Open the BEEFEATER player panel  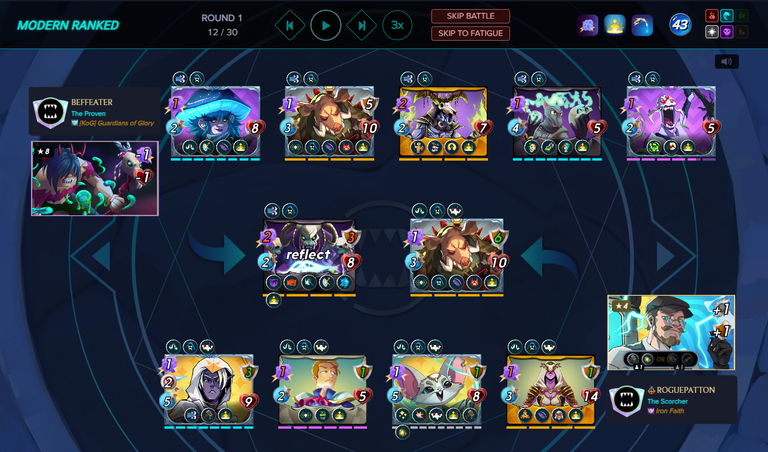[95, 112]
